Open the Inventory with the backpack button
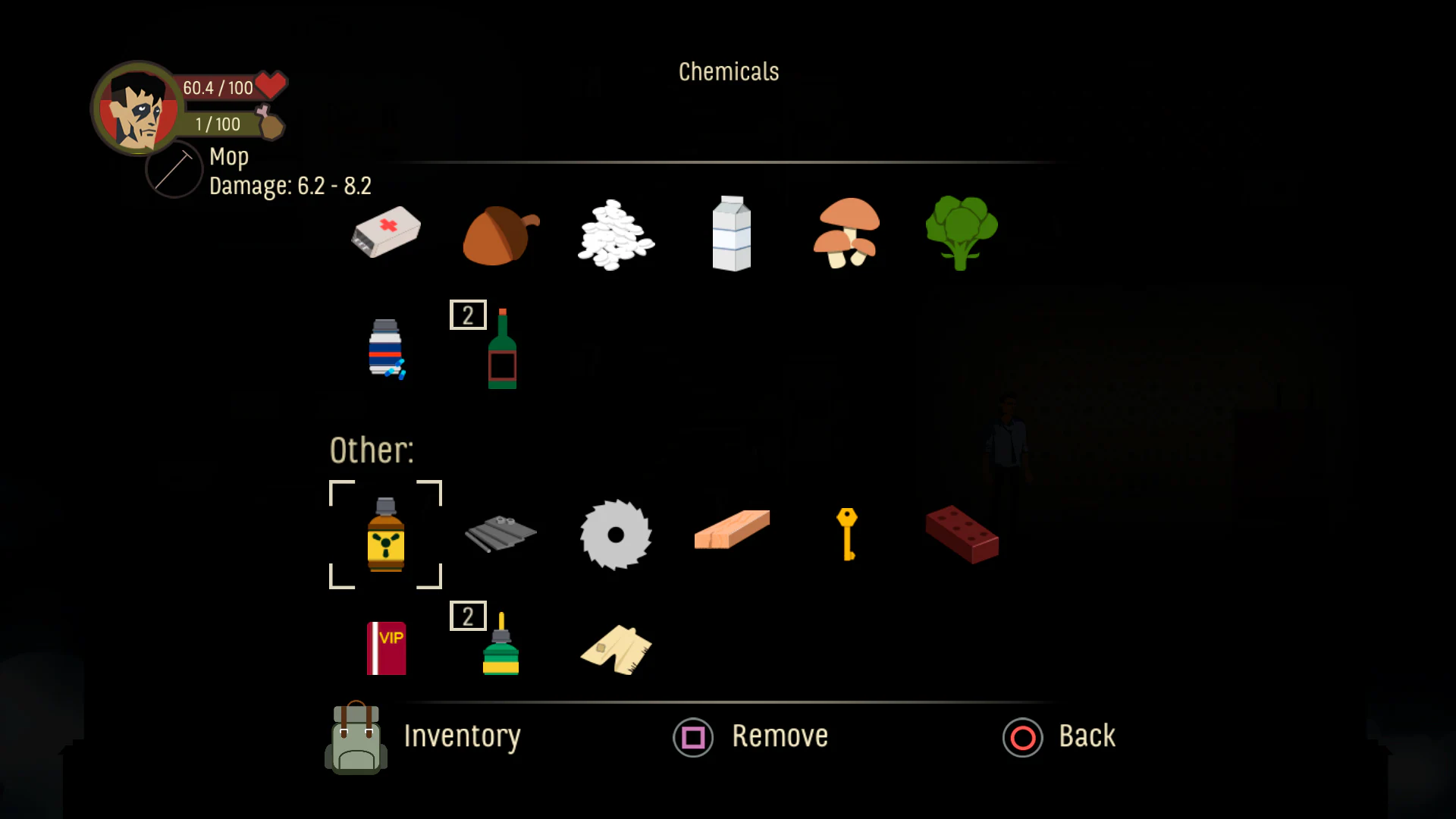1456x819 pixels. (356, 737)
